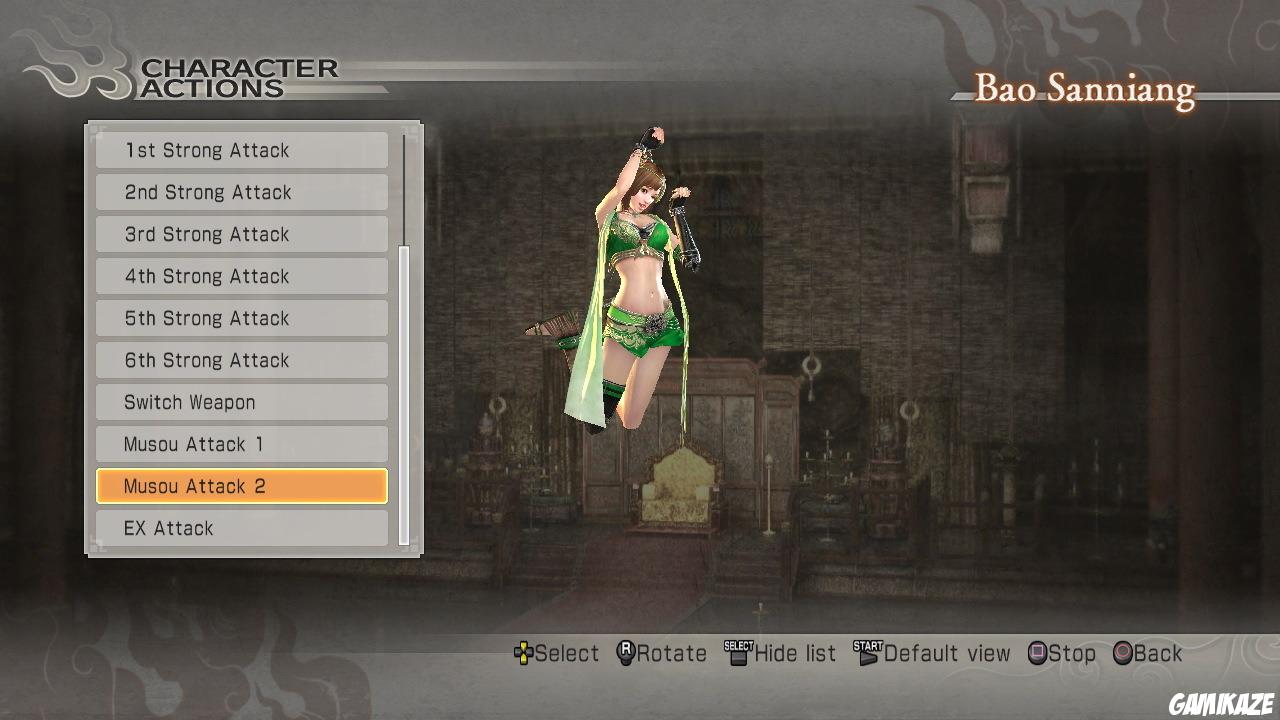This screenshot has height=720, width=1280.
Task: Select 1st Strong Attack from the list
Action: point(241,150)
